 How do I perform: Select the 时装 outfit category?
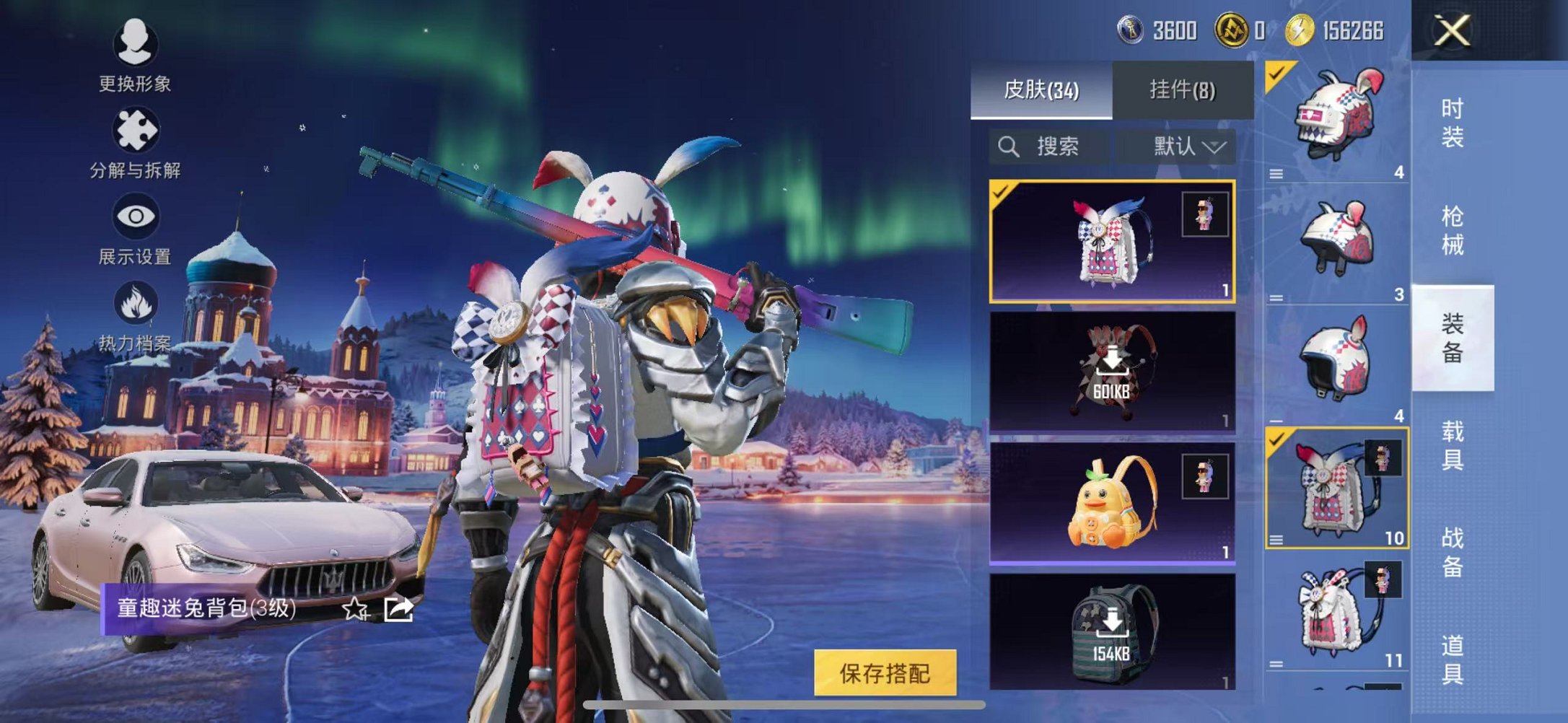point(1452,123)
